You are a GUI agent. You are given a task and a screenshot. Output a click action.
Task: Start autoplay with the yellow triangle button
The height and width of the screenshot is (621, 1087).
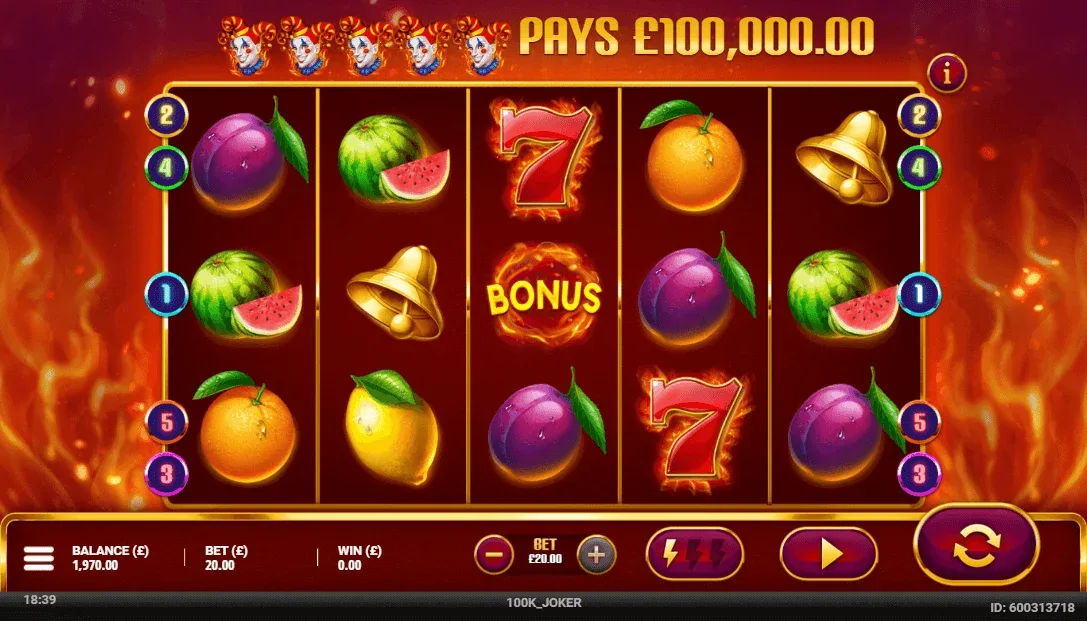pos(828,554)
